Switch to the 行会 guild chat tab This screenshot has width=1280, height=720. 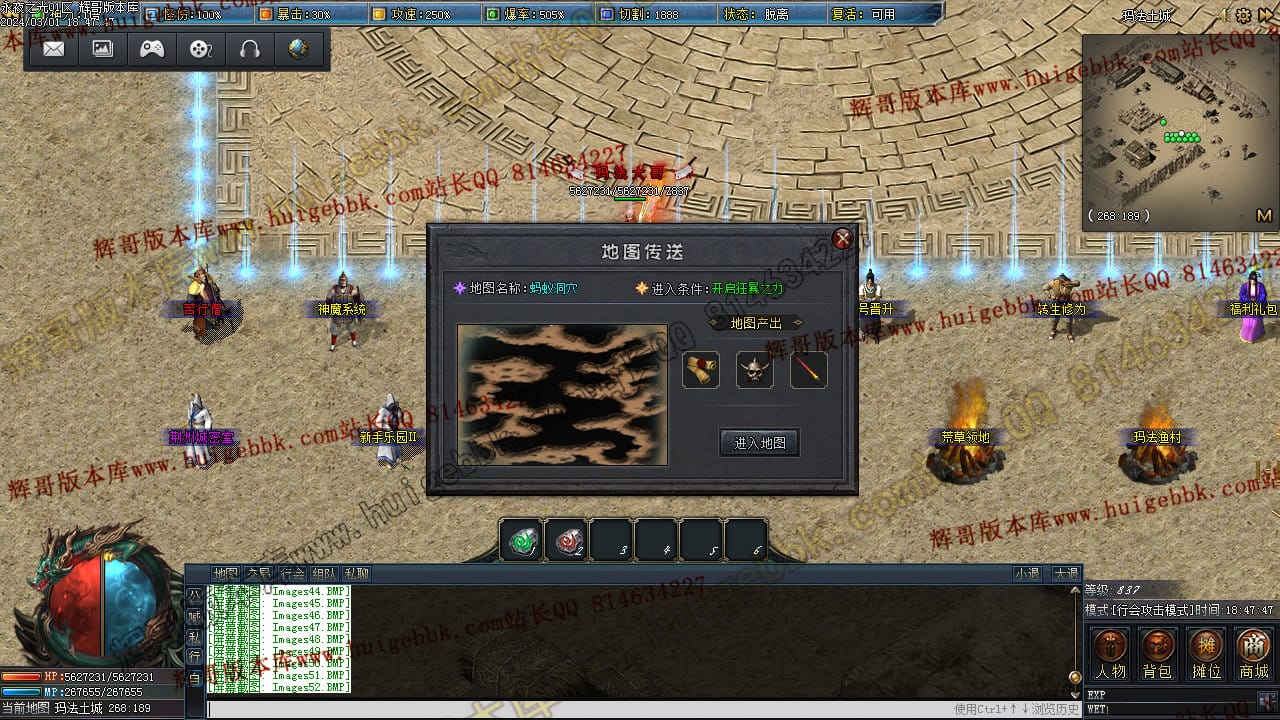pyautogui.click(x=292, y=574)
